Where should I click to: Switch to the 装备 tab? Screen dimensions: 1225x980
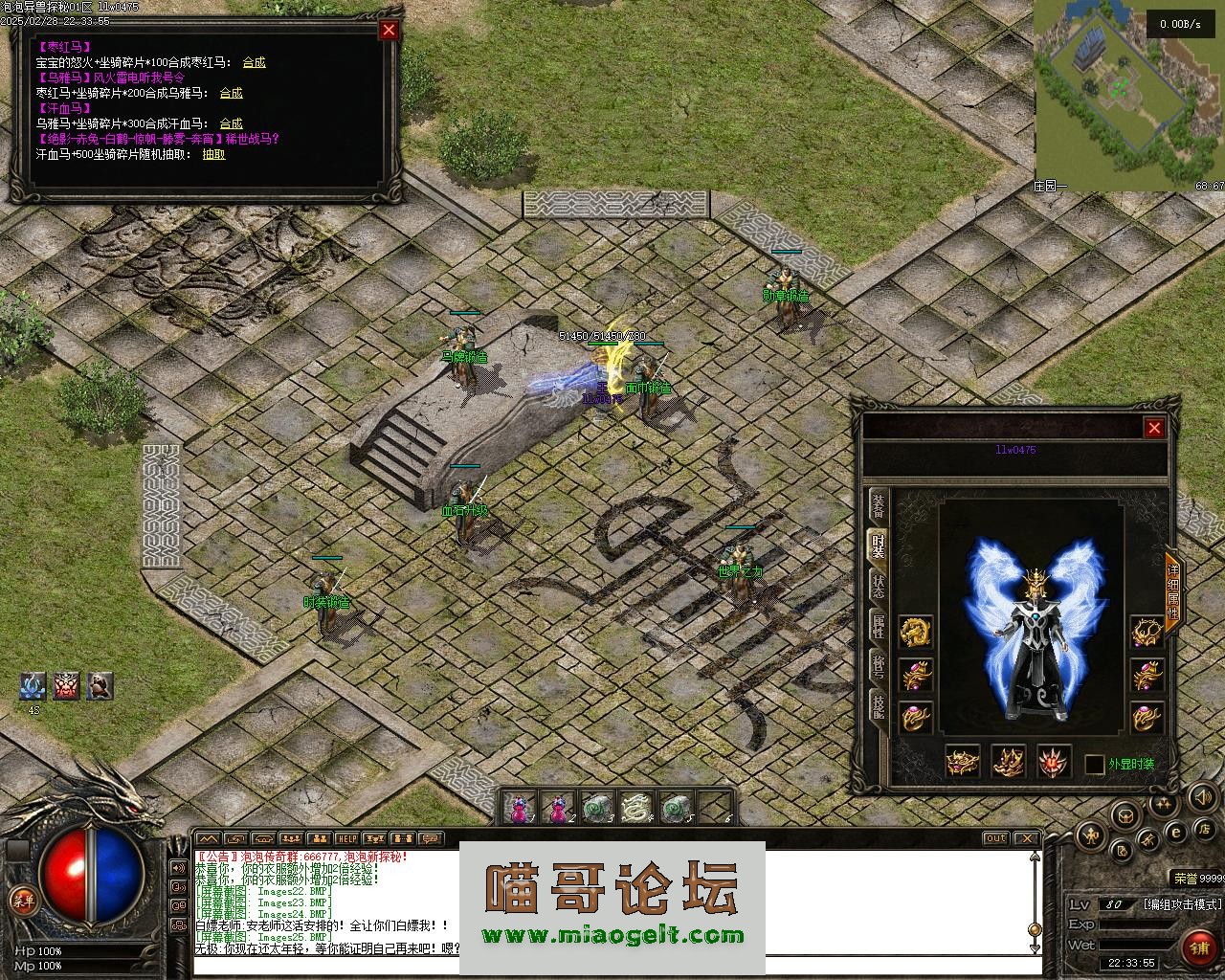878,507
